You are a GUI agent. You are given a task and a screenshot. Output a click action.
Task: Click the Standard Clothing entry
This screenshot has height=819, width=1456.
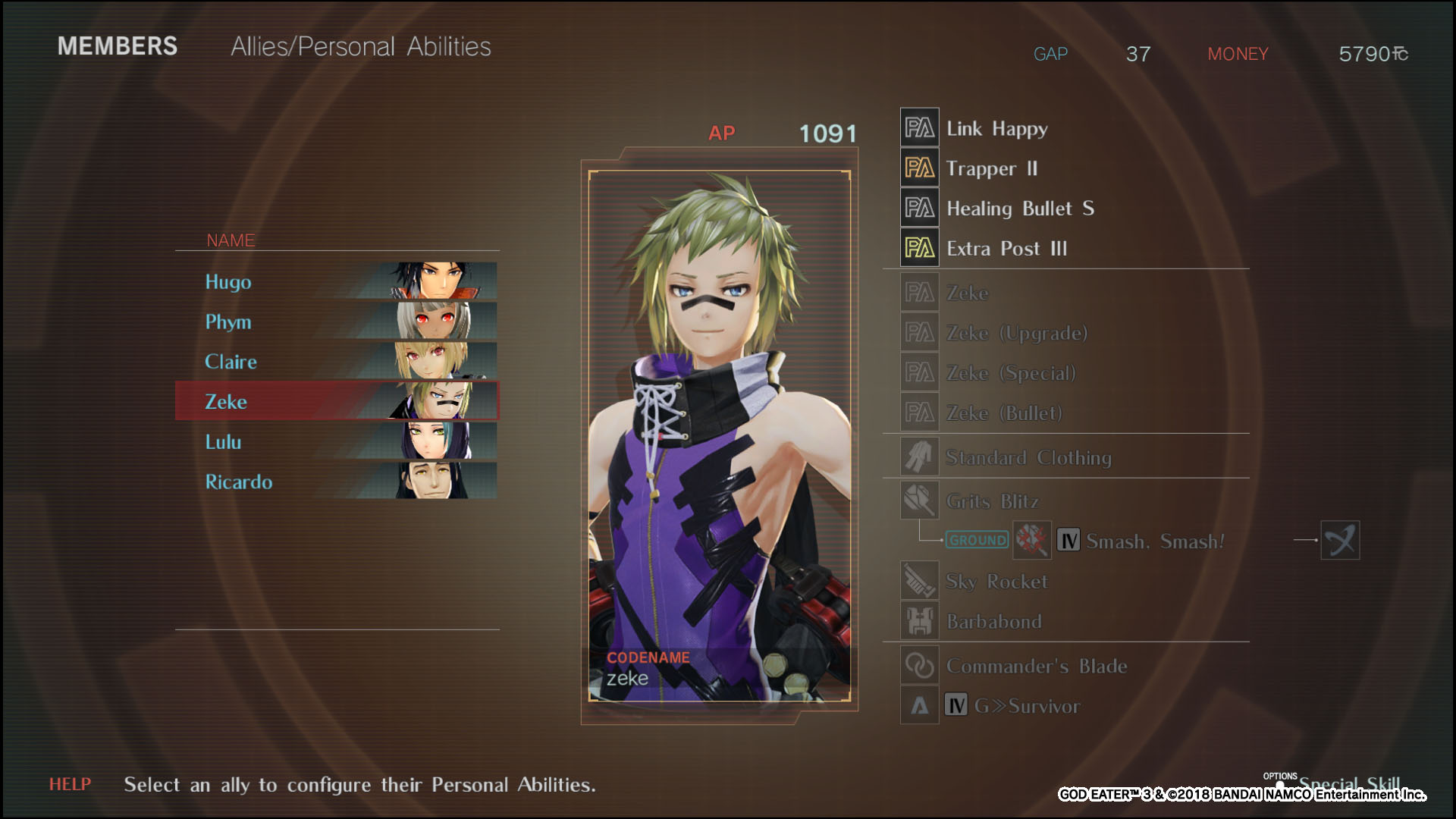[x=1028, y=457]
